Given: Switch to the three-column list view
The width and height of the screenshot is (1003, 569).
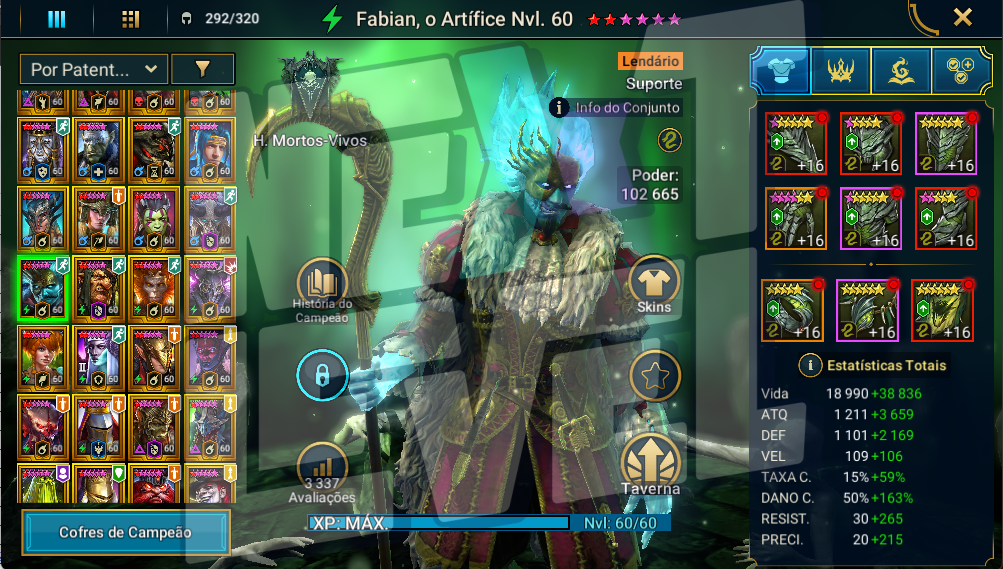Looking at the screenshot, I should (x=56, y=19).
